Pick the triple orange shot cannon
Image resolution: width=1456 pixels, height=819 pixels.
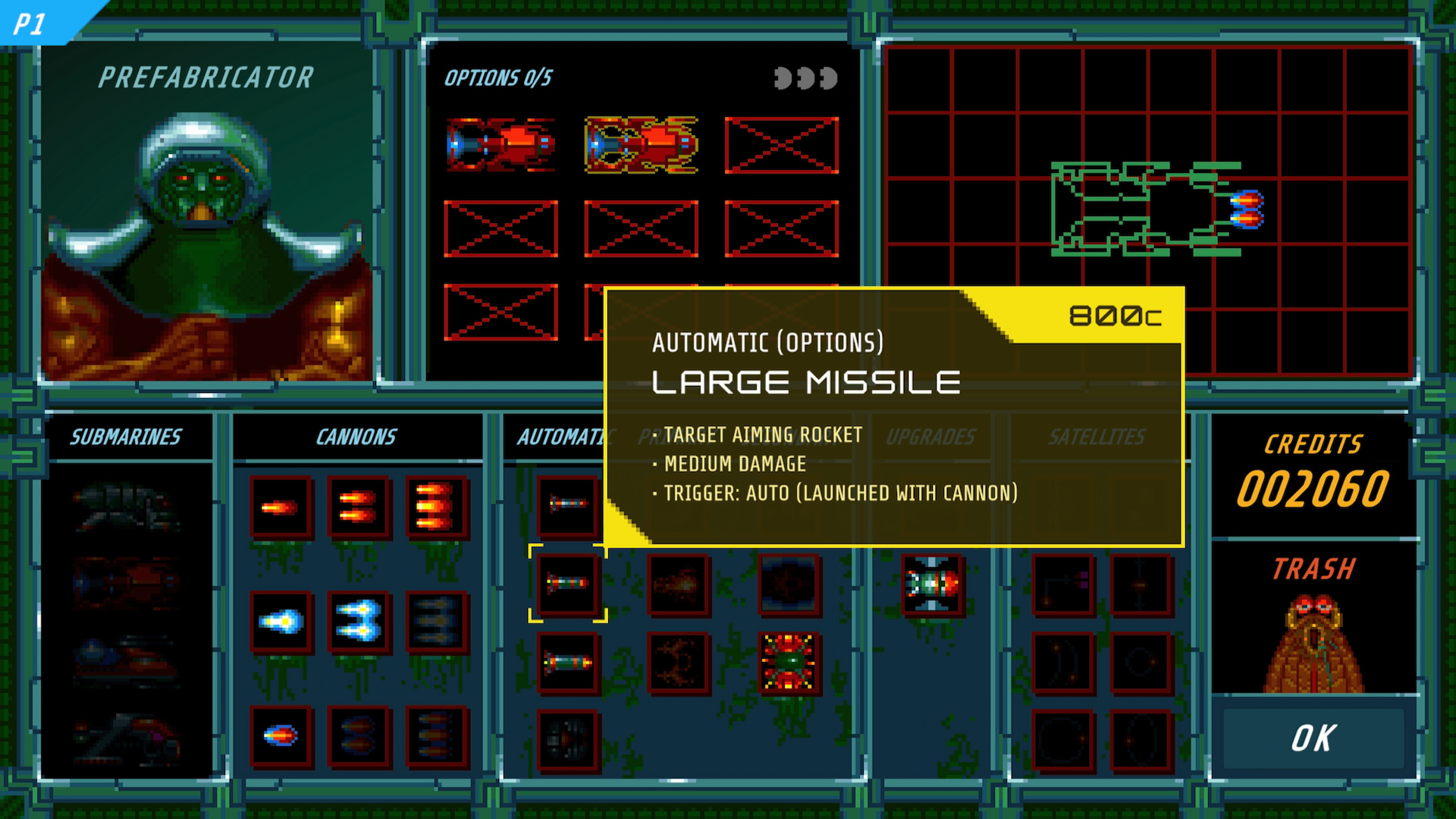click(436, 507)
